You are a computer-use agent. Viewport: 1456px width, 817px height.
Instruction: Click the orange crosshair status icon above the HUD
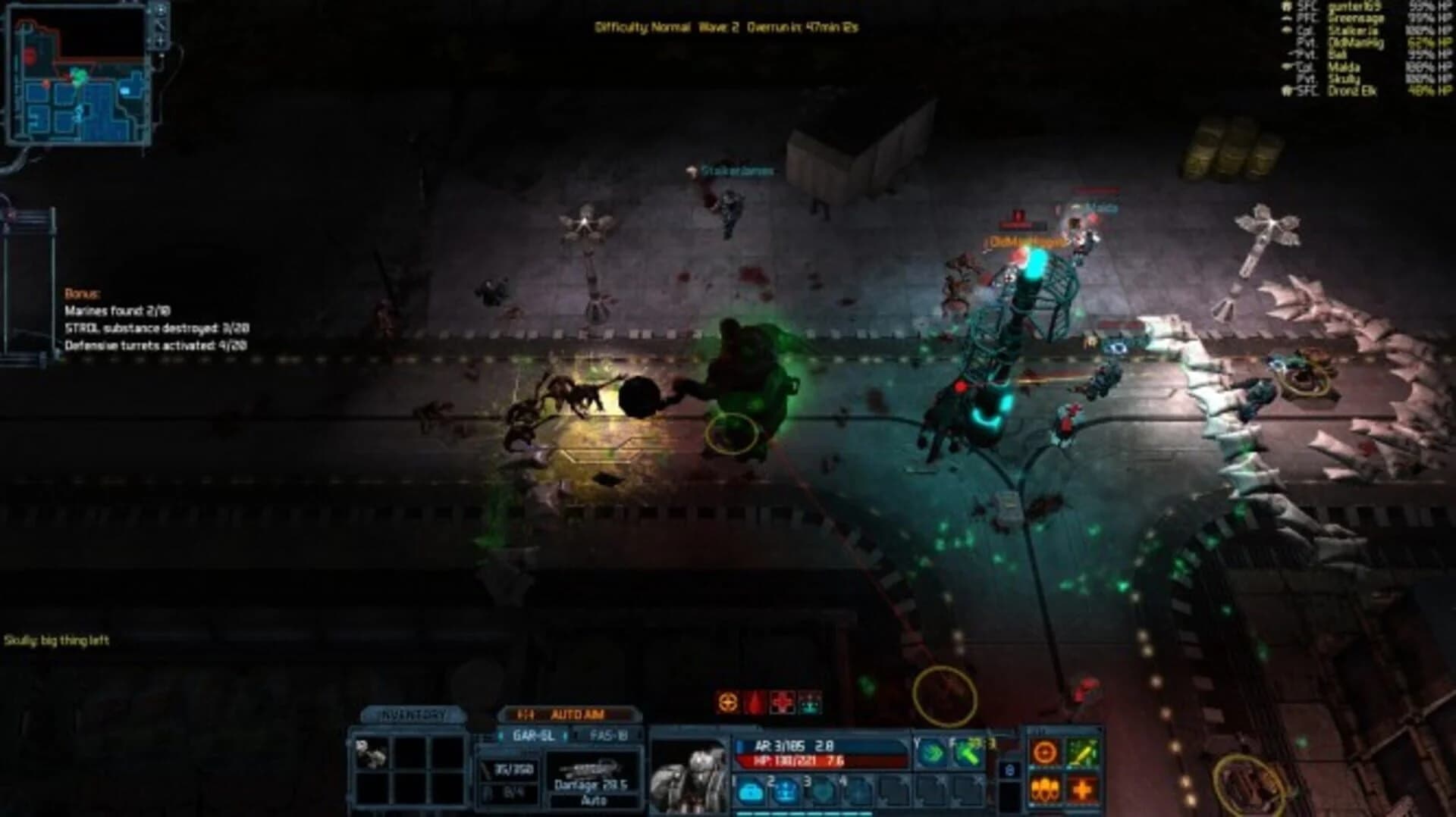[x=726, y=702]
